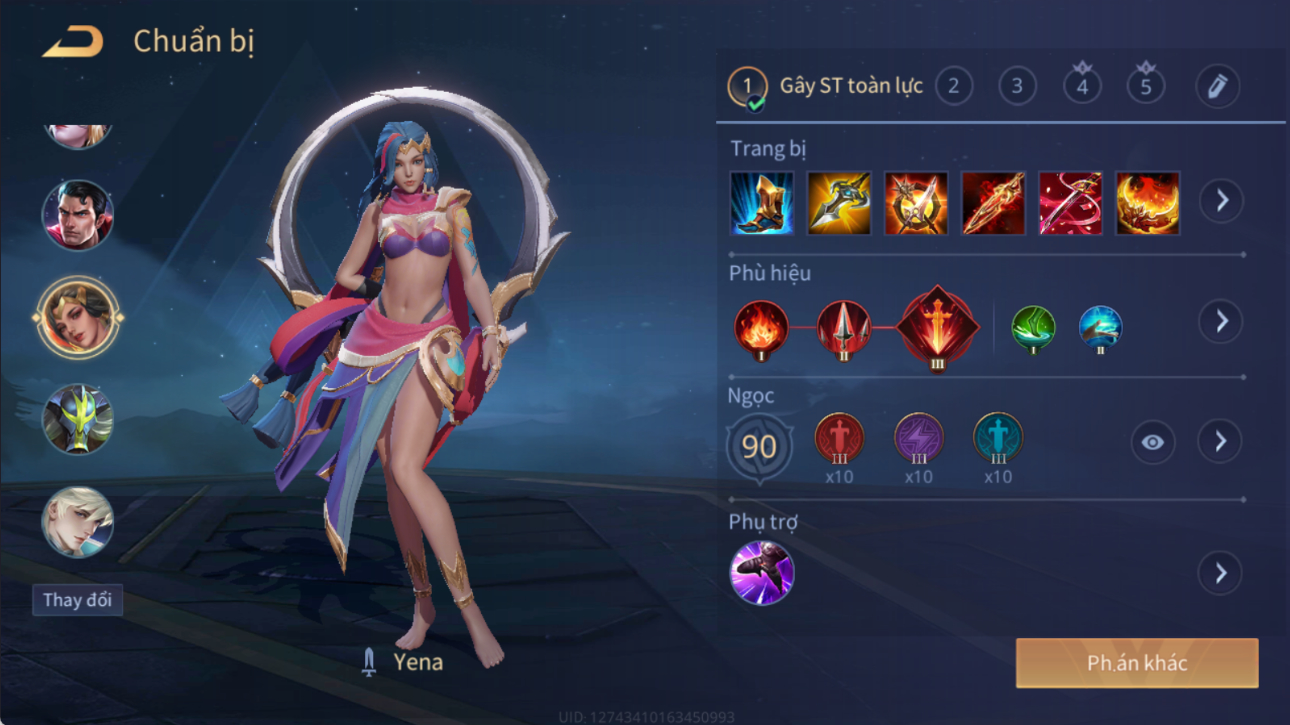Select the blond-haired hero portrait
Screen dimensions: 1290x725
coord(77,522)
